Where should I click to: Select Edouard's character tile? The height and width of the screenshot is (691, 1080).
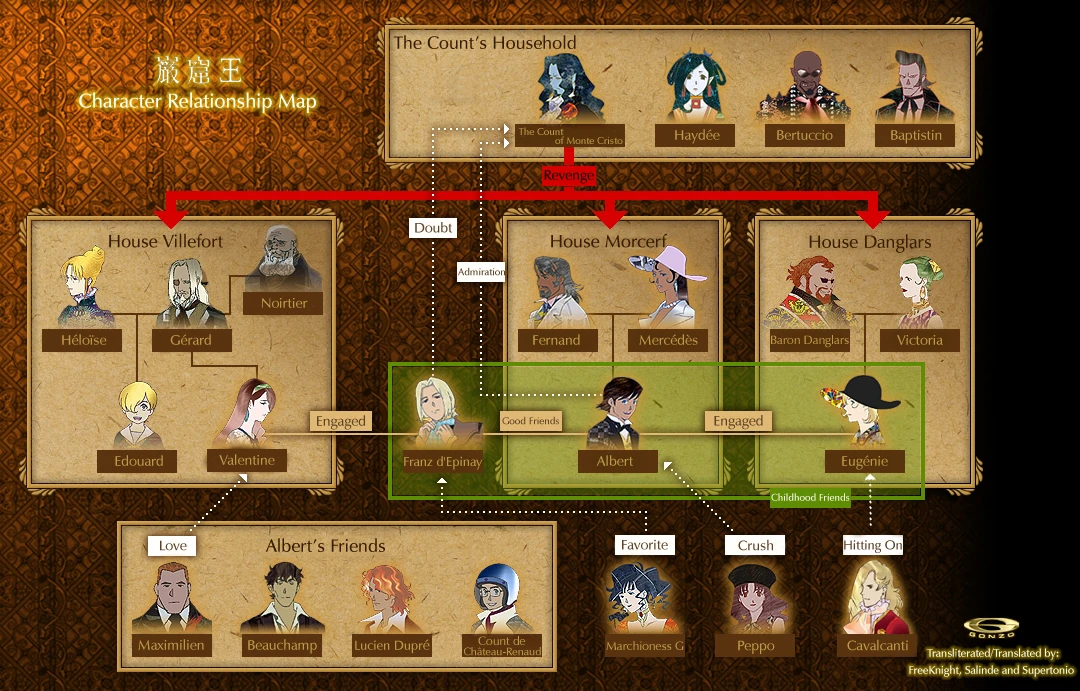(138, 416)
